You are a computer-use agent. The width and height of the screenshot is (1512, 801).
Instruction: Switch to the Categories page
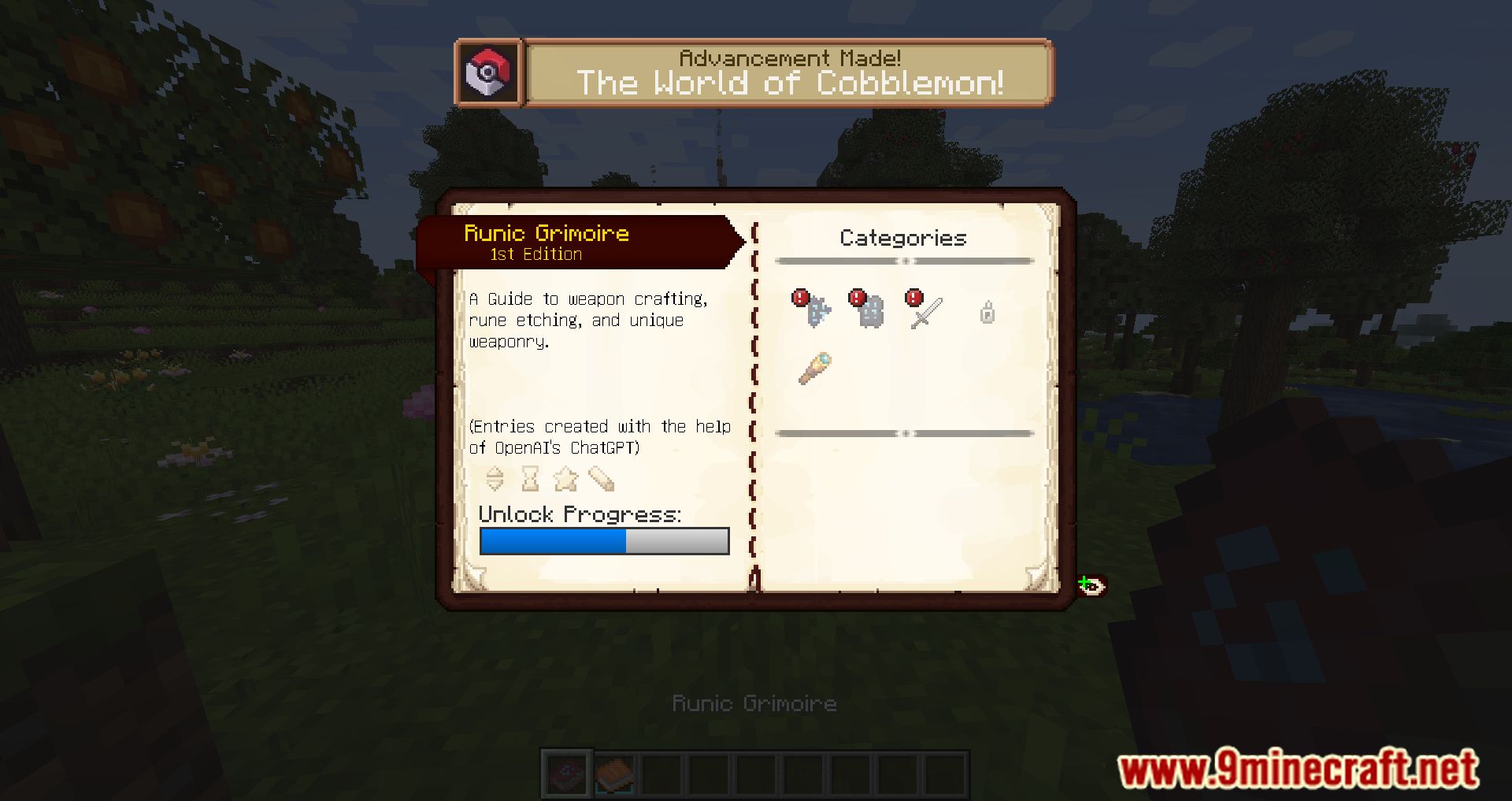tap(902, 238)
